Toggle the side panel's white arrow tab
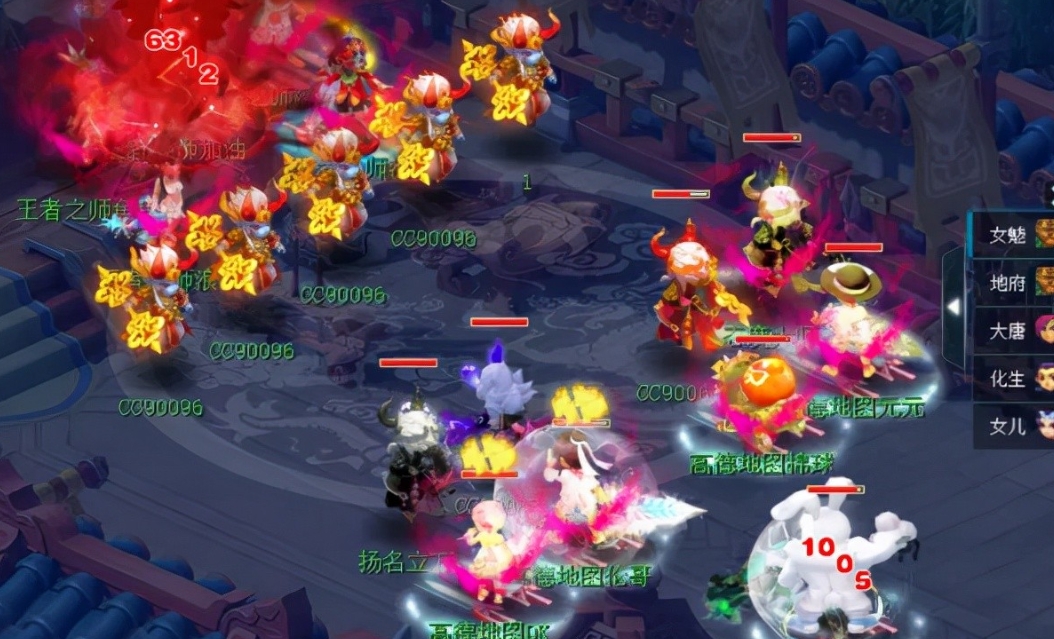The width and height of the screenshot is (1054, 639). (x=954, y=306)
